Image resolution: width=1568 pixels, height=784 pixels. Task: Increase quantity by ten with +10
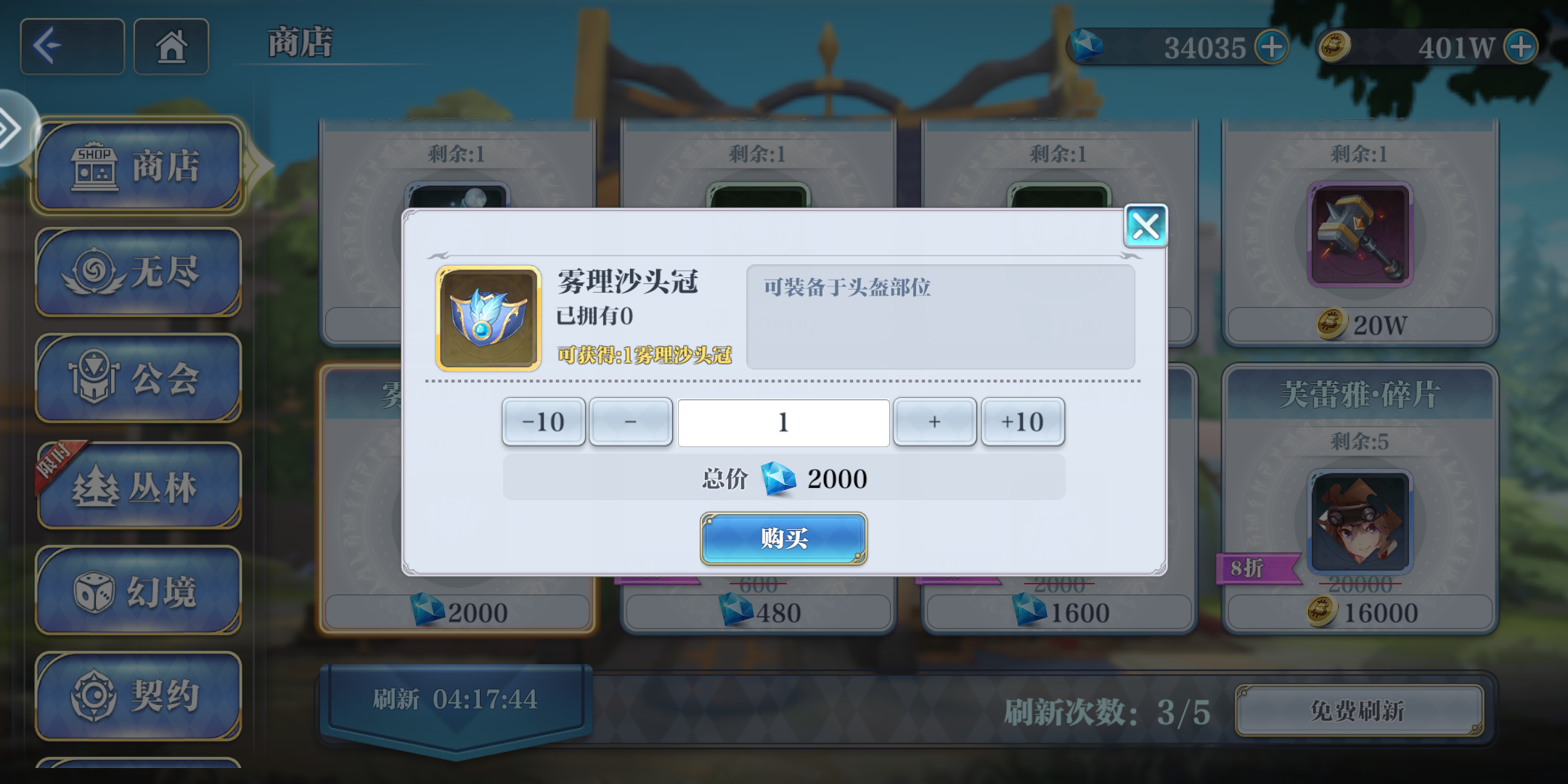(1023, 422)
